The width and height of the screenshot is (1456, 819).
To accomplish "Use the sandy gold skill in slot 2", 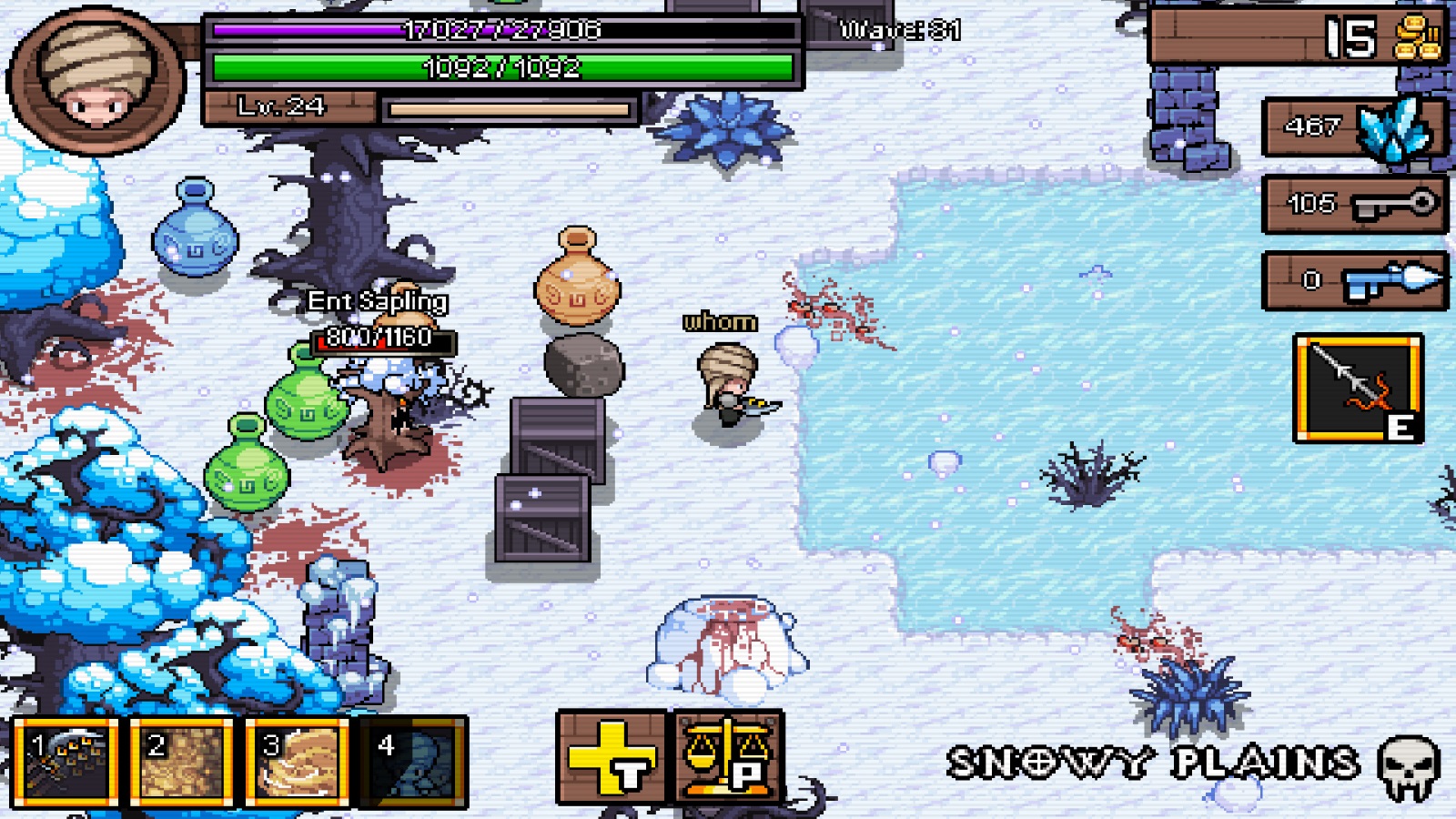I will pos(181,762).
